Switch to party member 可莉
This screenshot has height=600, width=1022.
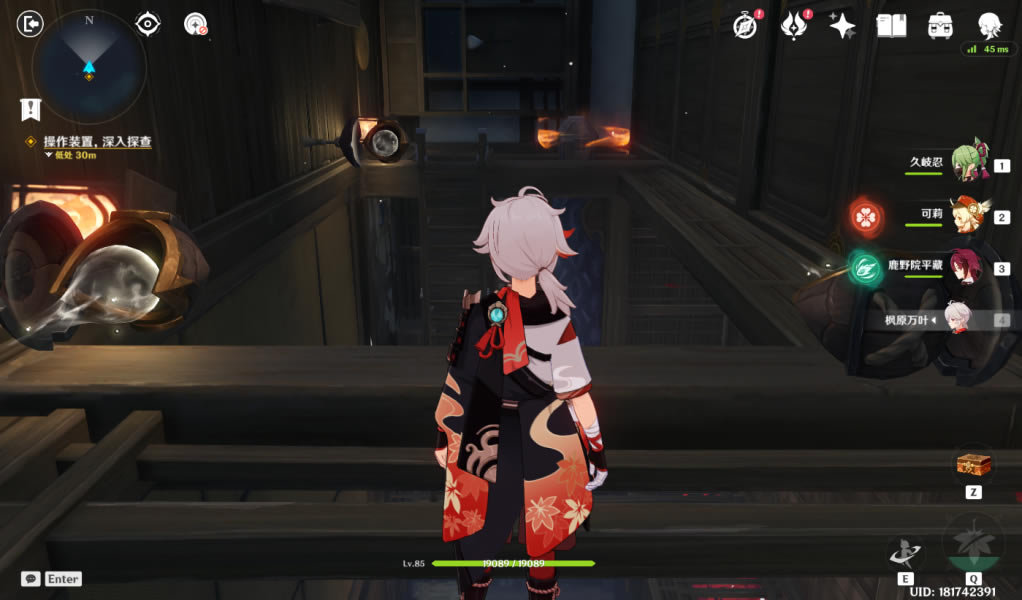964,215
